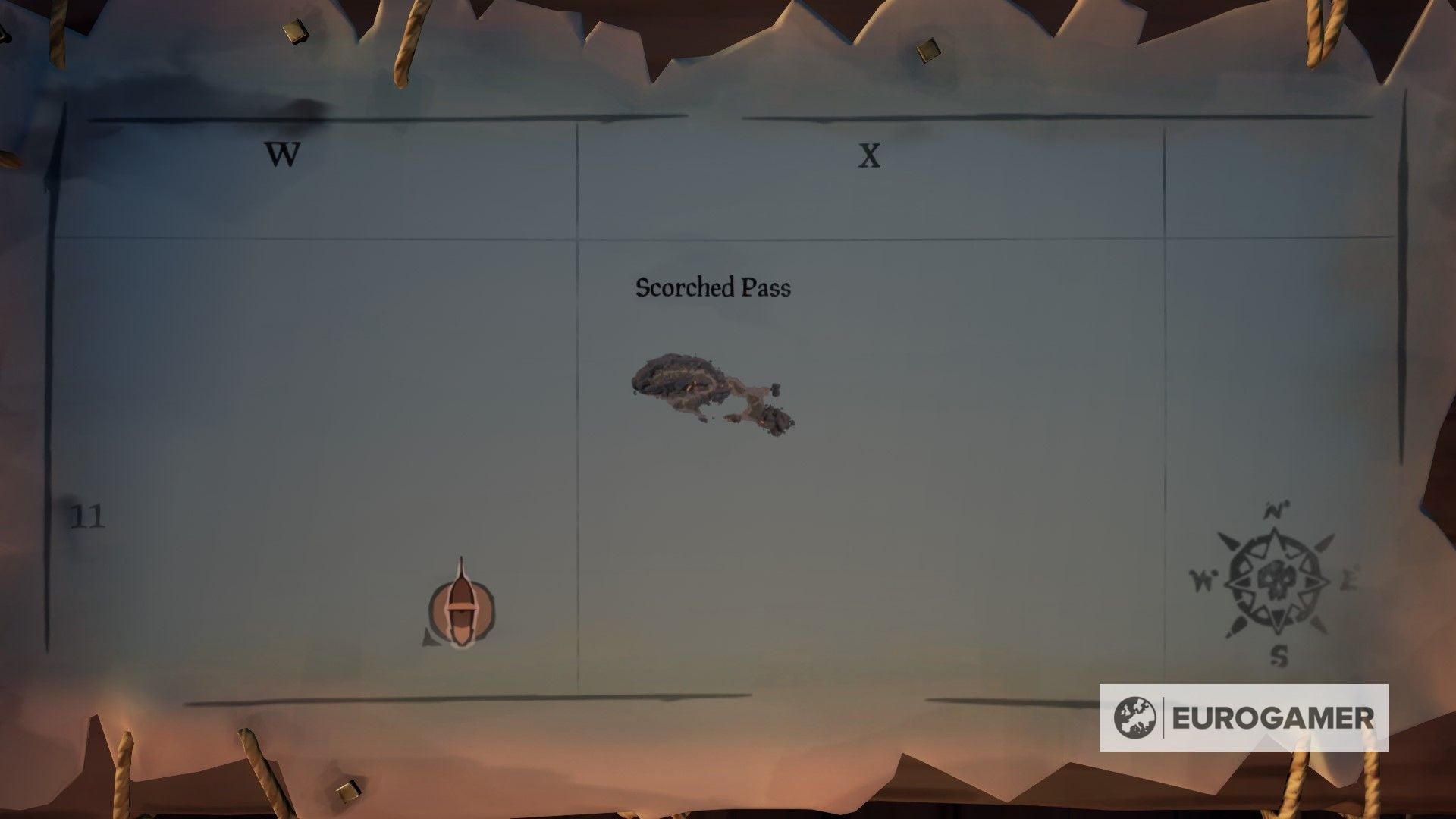Click the small cube near the top-right edge
This screenshot has height=819, width=1456.
pyautogui.click(x=927, y=52)
